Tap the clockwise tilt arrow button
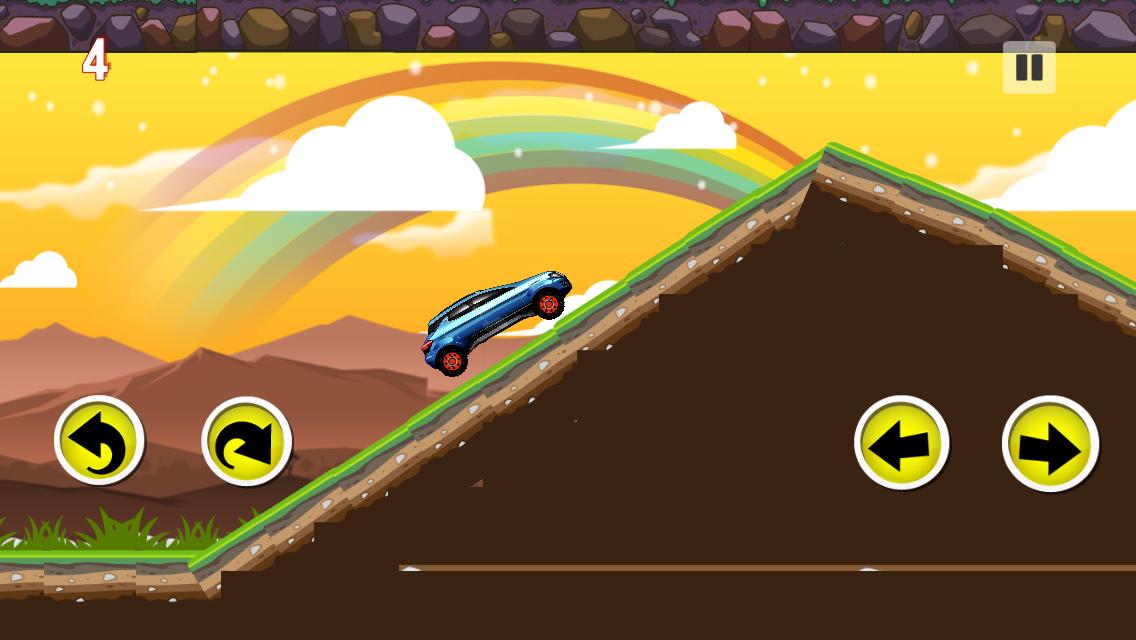Image resolution: width=1136 pixels, height=640 pixels. (246, 442)
